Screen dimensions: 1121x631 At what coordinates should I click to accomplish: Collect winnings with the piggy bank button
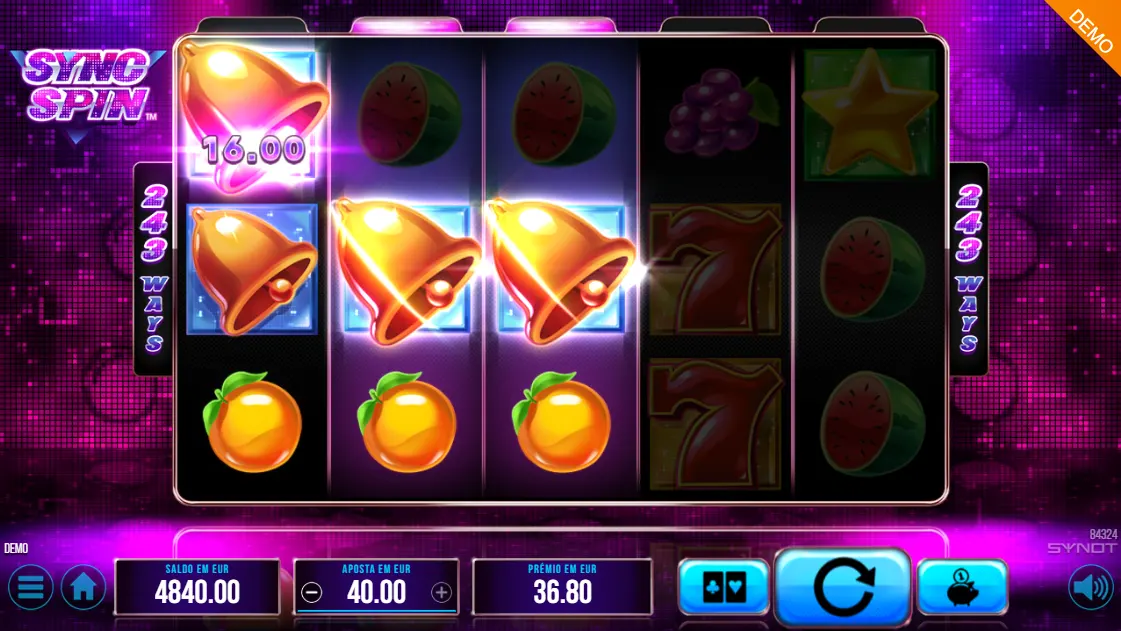pos(961,588)
